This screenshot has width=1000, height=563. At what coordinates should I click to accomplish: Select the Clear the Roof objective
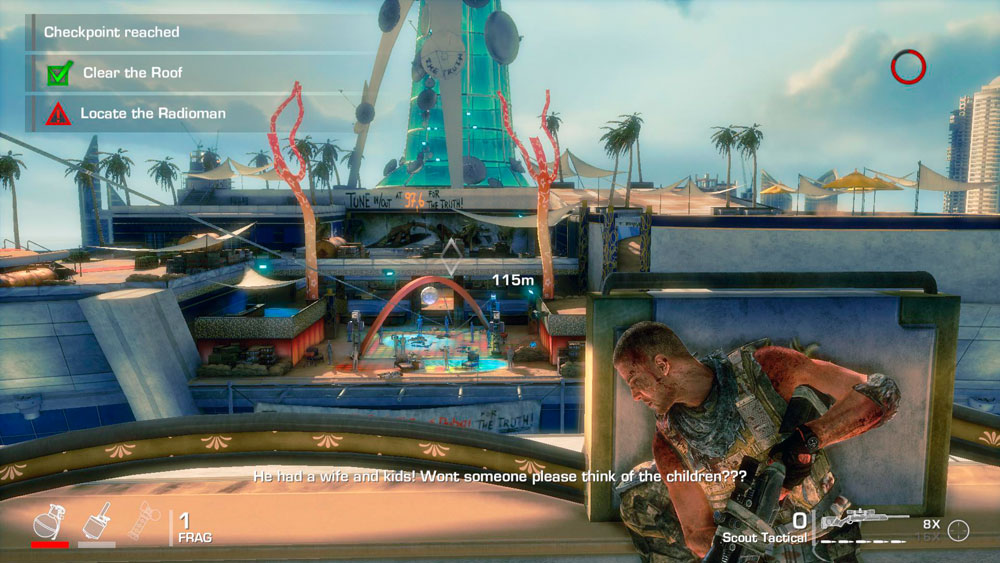point(132,73)
